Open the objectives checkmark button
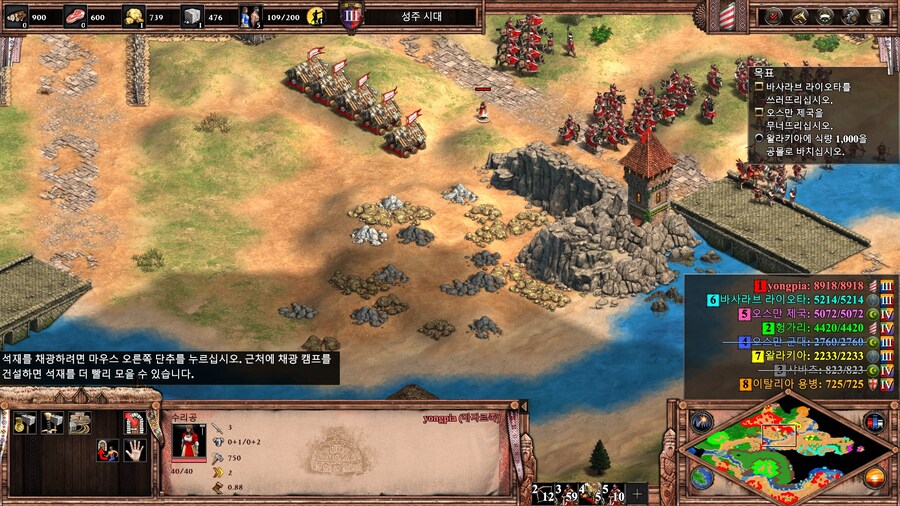The image size is (900, 506). click(x=775, y=15)
